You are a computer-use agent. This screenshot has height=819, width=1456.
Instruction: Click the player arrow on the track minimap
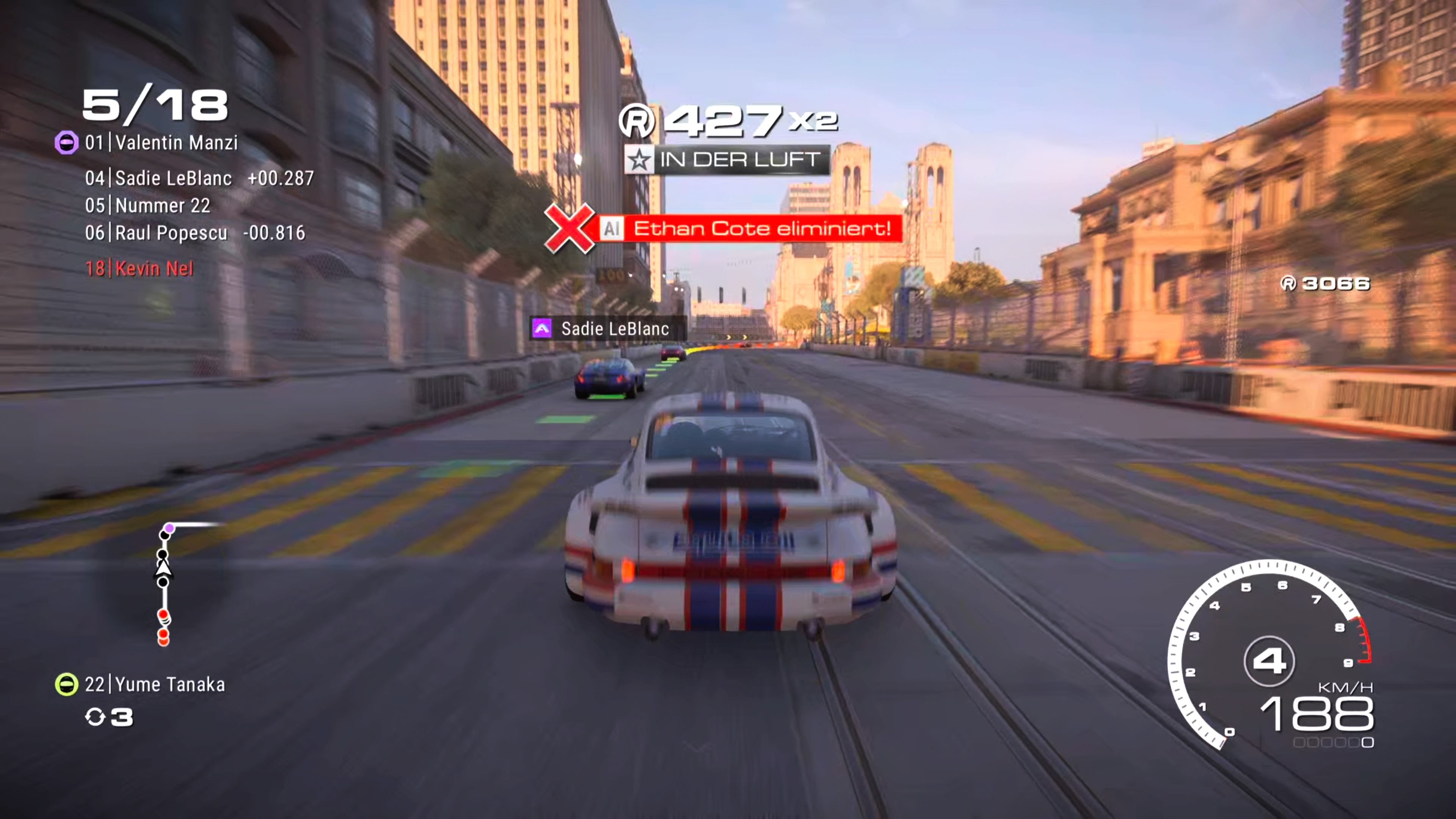point(163,568)
